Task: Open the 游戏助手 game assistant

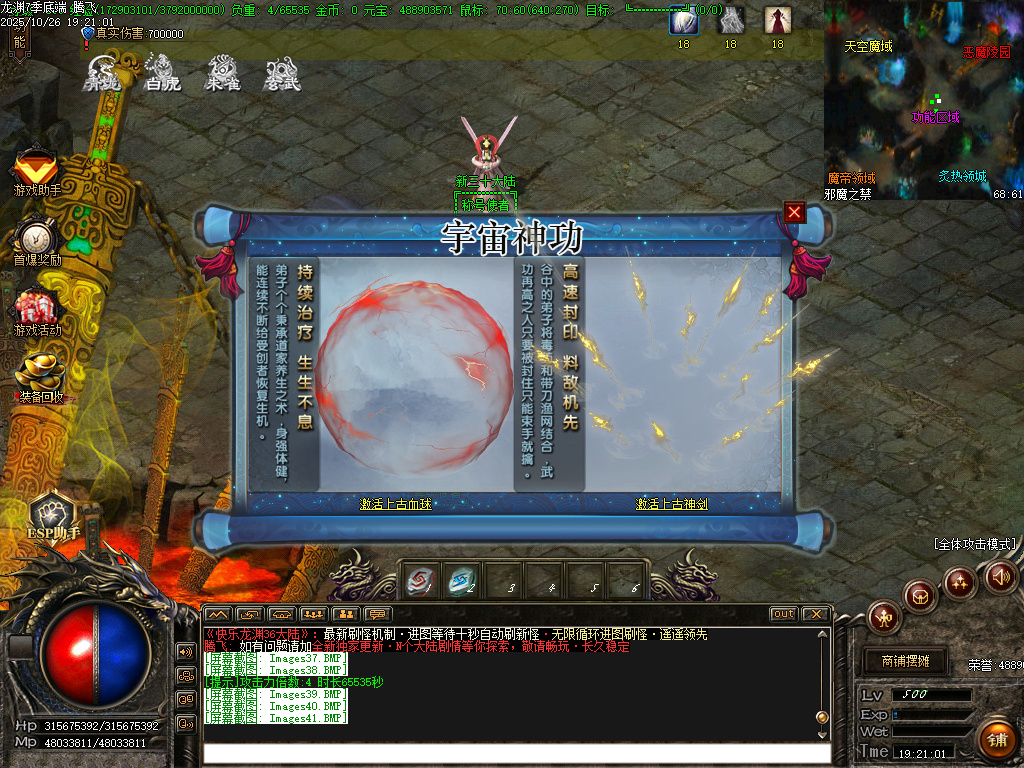Action: [36, 171]
